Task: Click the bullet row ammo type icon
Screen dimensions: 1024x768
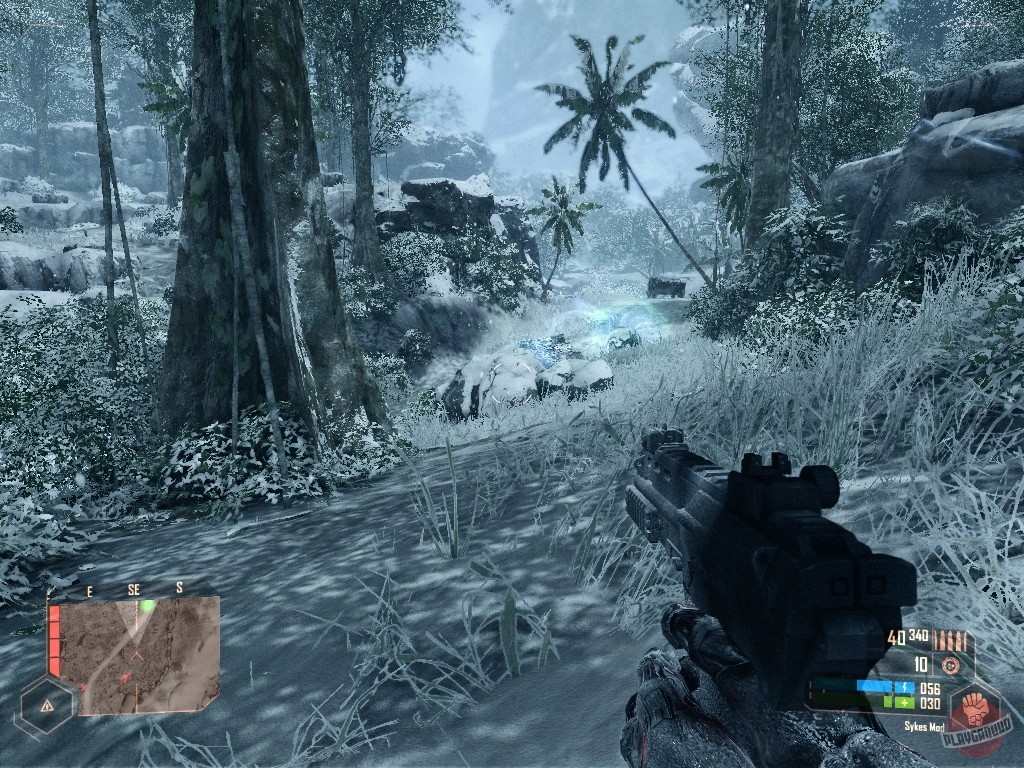Action: tap(950, 639)
